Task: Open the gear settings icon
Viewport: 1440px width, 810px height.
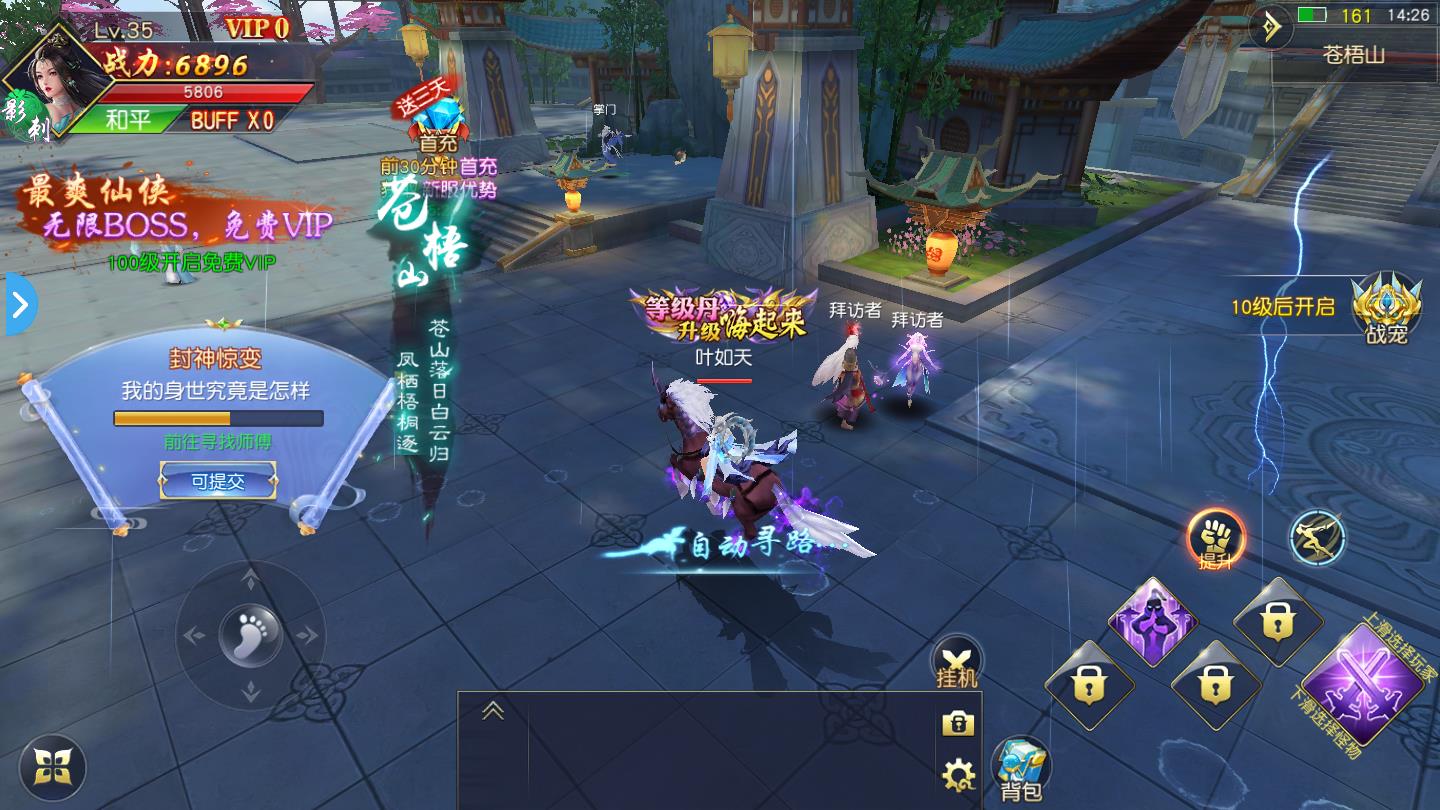Action: (x=958, y=773)
